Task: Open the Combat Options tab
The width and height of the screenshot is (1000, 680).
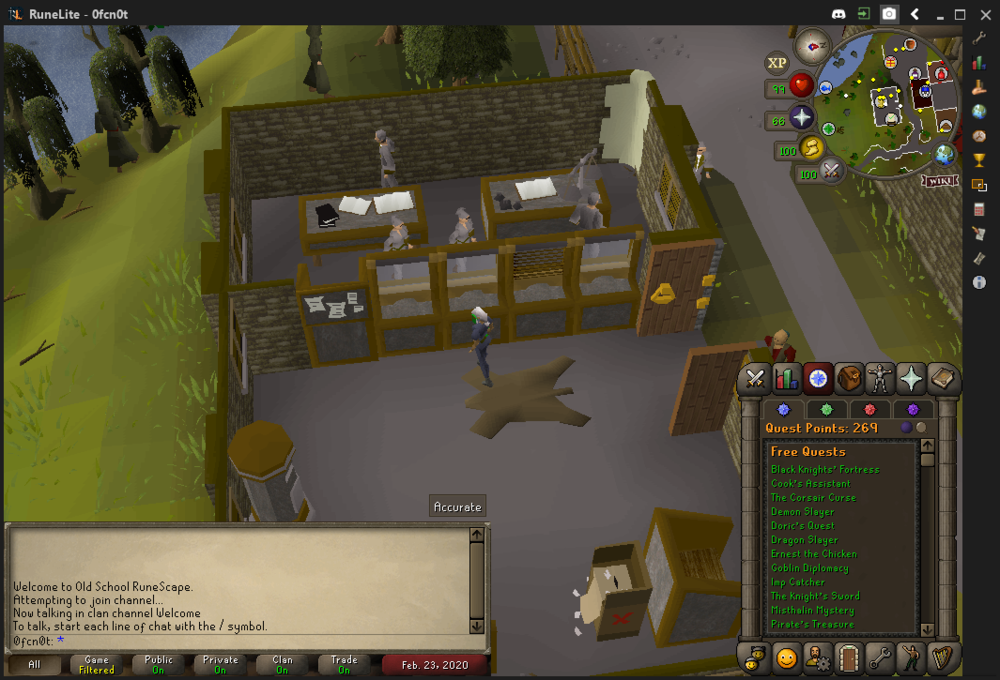Action: tap(755, 379)
